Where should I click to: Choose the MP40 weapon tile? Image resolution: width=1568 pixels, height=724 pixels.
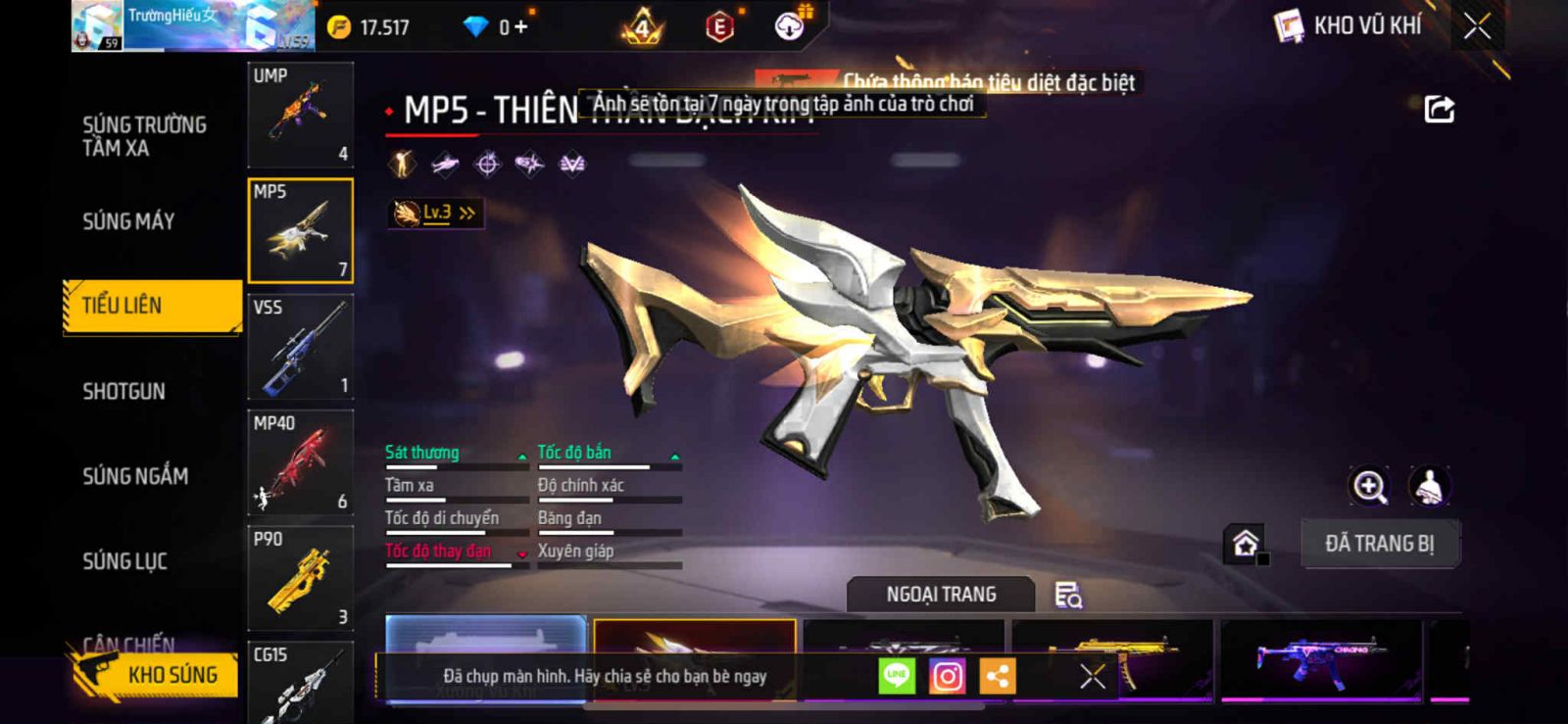300,462
